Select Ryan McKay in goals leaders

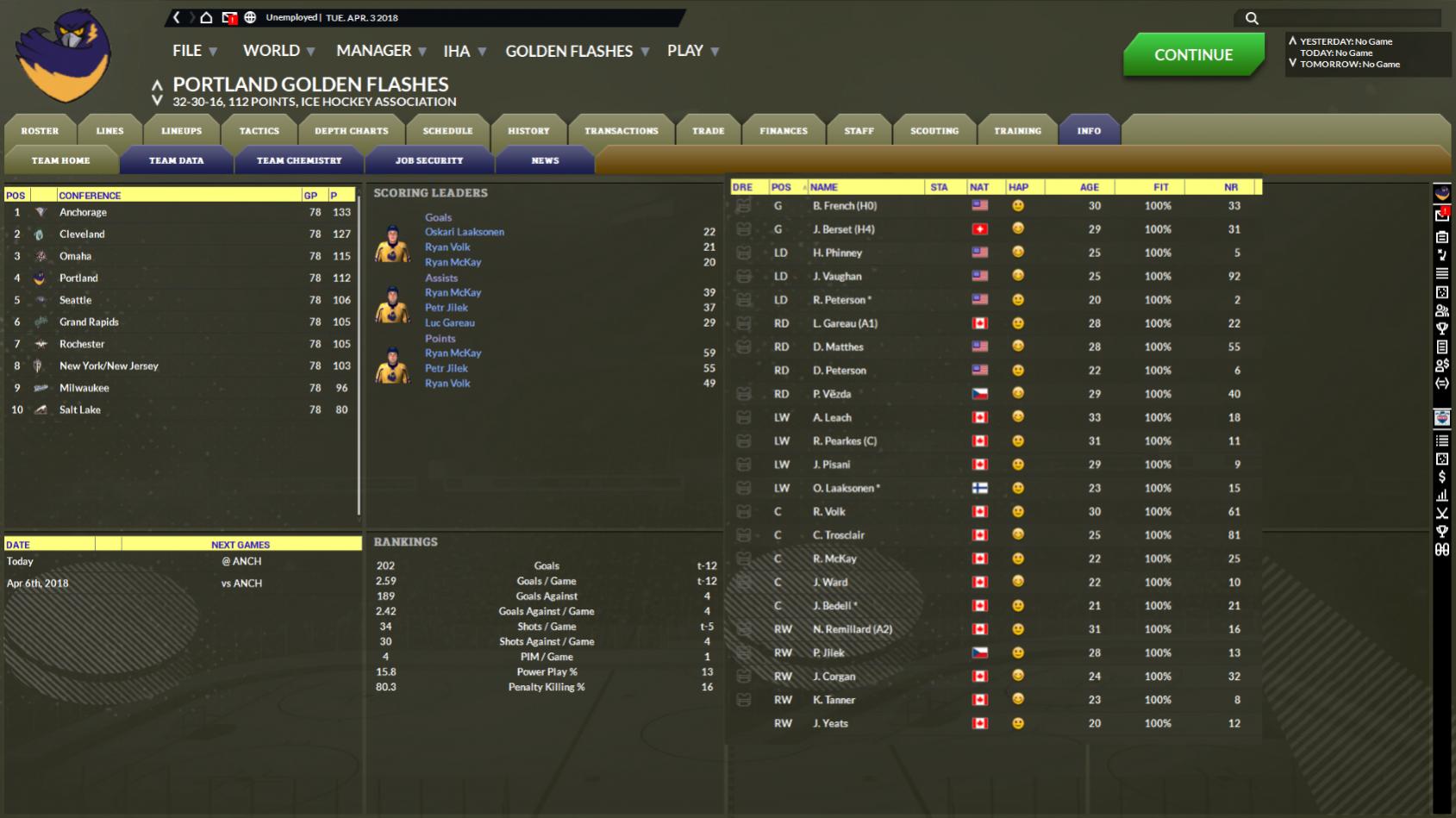(453, 262)
